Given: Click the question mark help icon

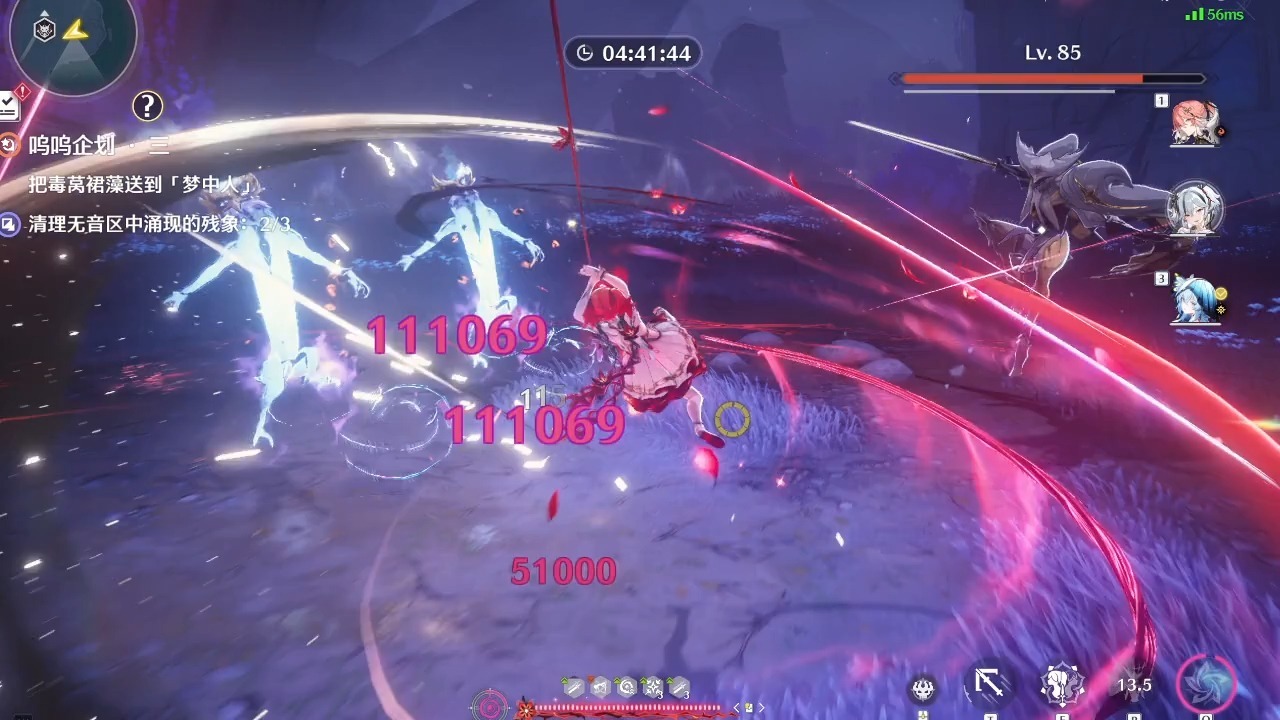Looking at the screenshot, I should point(147,105).
